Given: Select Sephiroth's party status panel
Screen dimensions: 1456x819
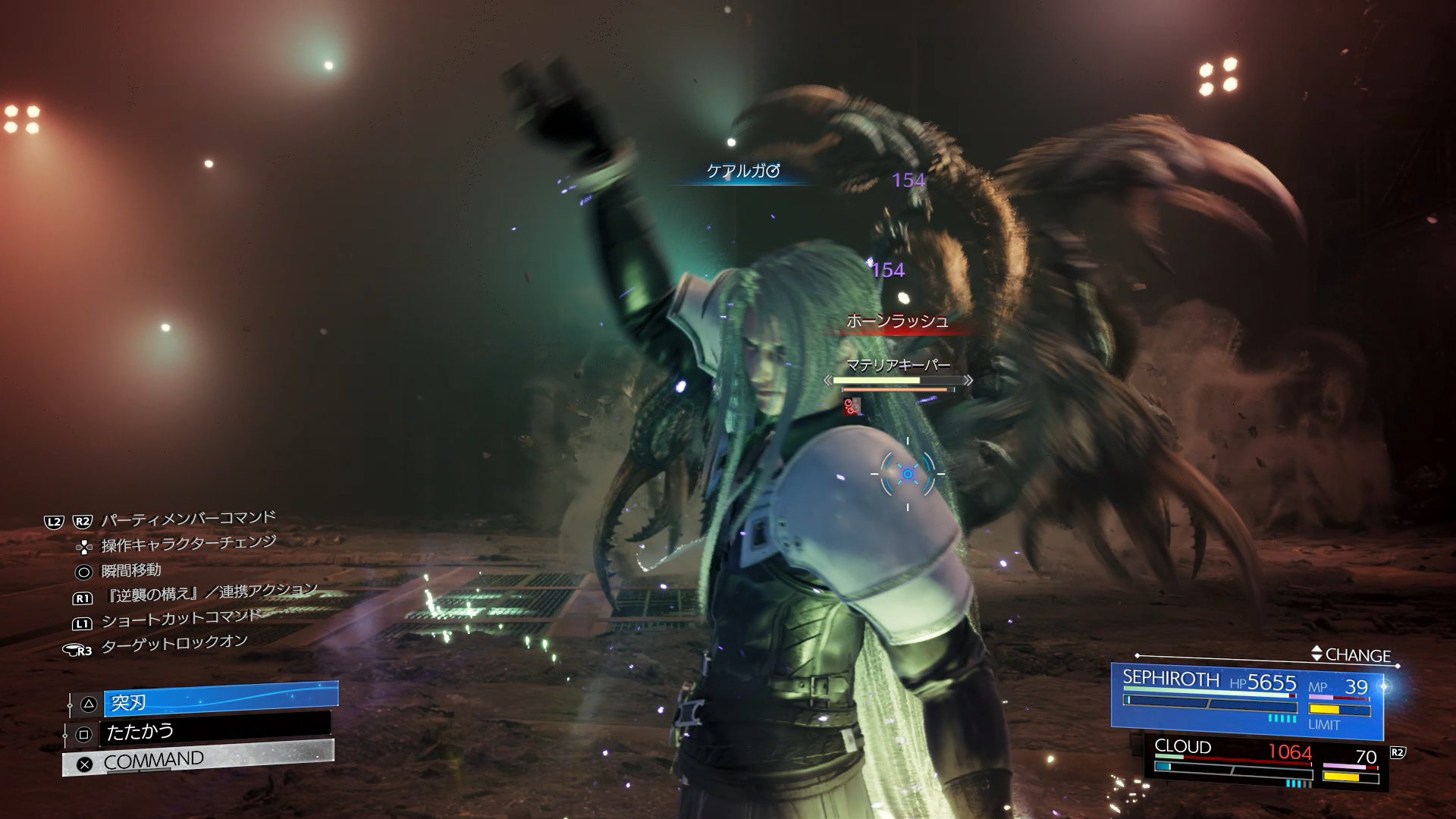Looking at the screenshot, I should tap(1245, 700).
